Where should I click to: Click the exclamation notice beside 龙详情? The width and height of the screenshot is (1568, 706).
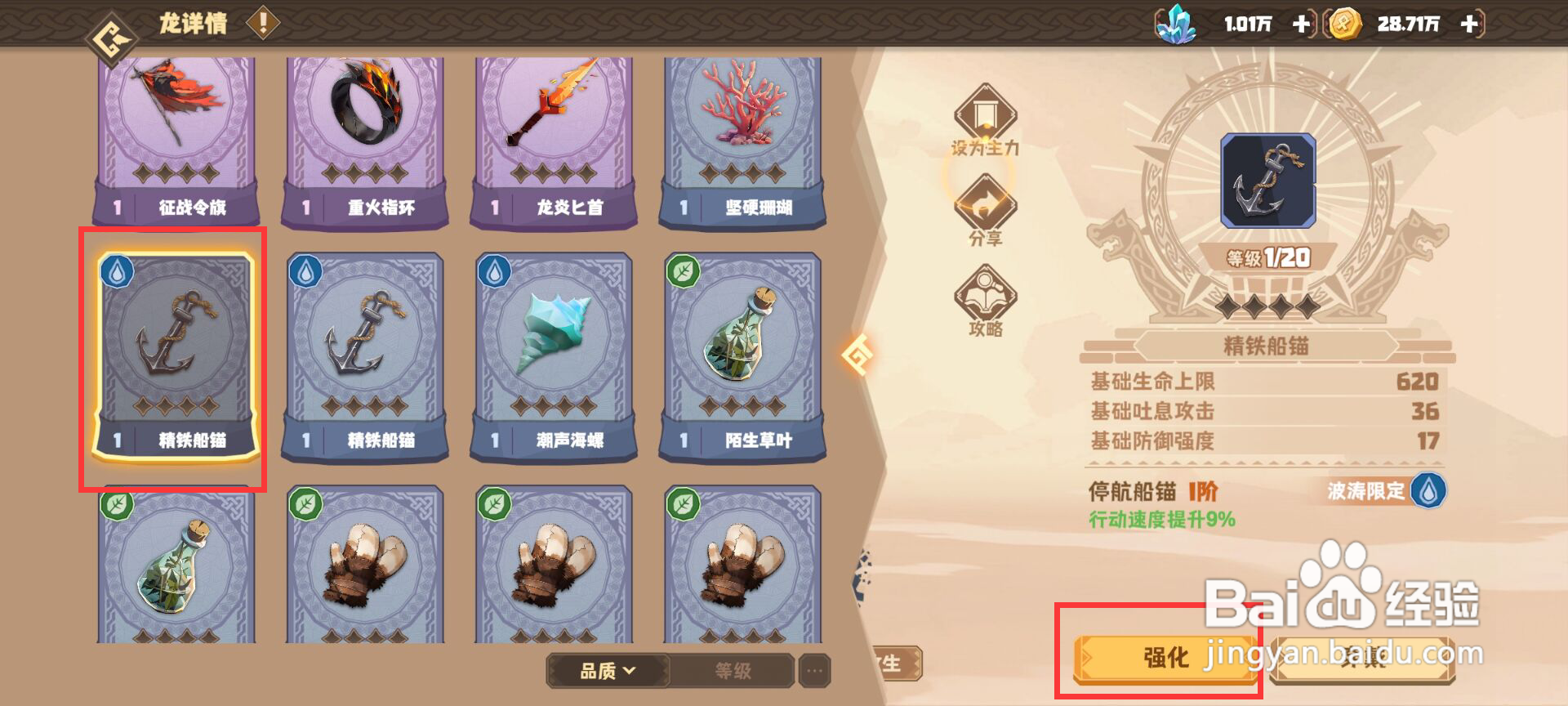coord(261,23)
